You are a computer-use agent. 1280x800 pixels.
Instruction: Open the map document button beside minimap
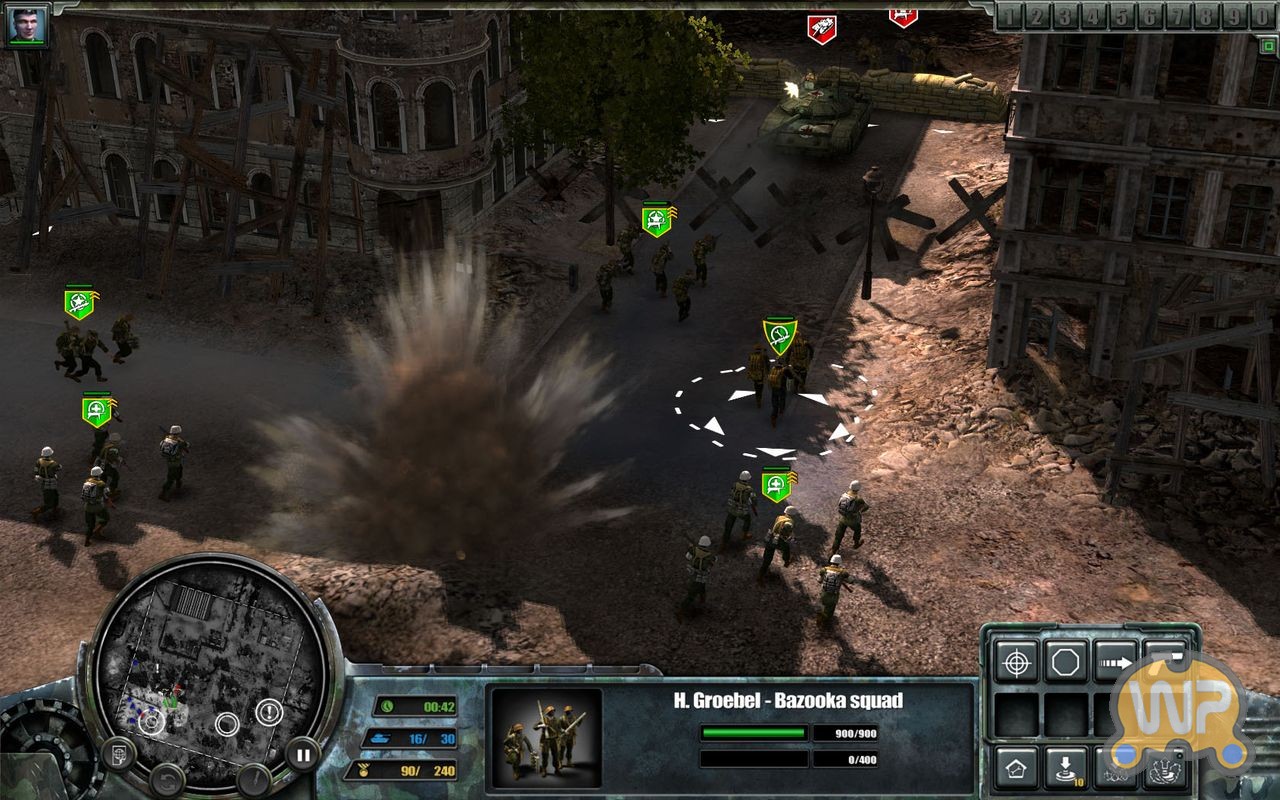point(118,752)
